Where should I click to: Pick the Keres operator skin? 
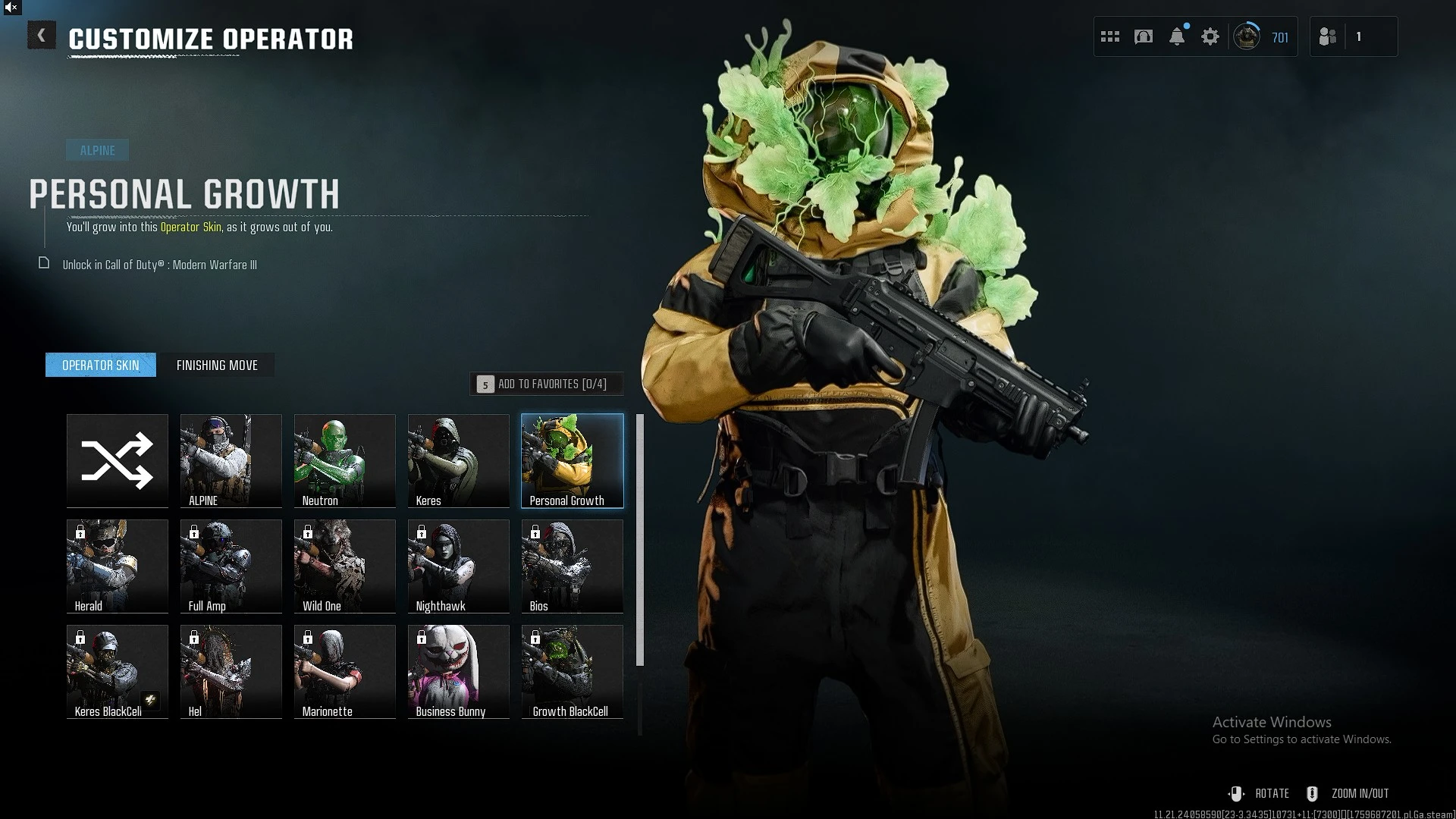pos(459,460)
